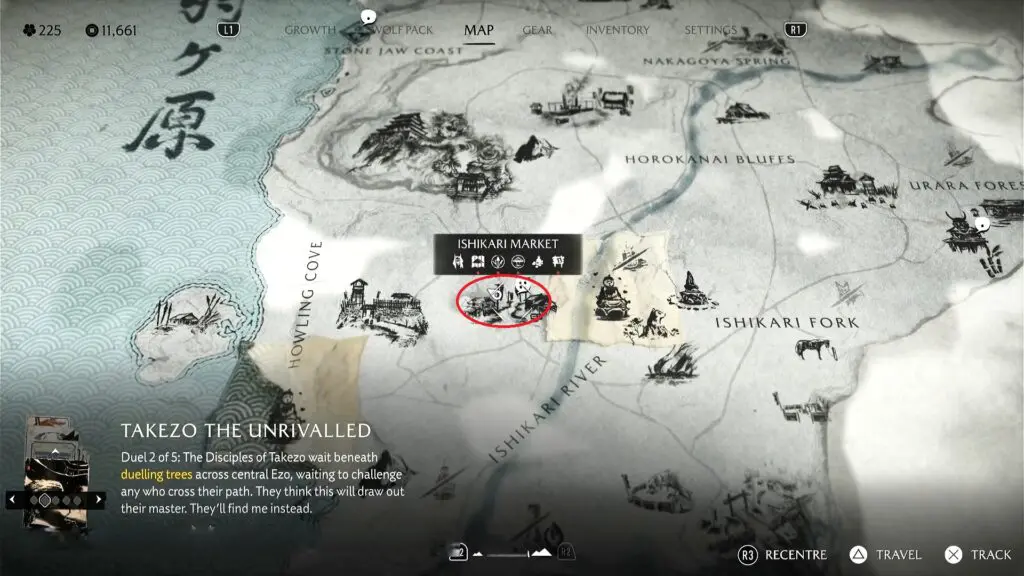Show the next quest card with right arrow

click(x=99, y=498)
